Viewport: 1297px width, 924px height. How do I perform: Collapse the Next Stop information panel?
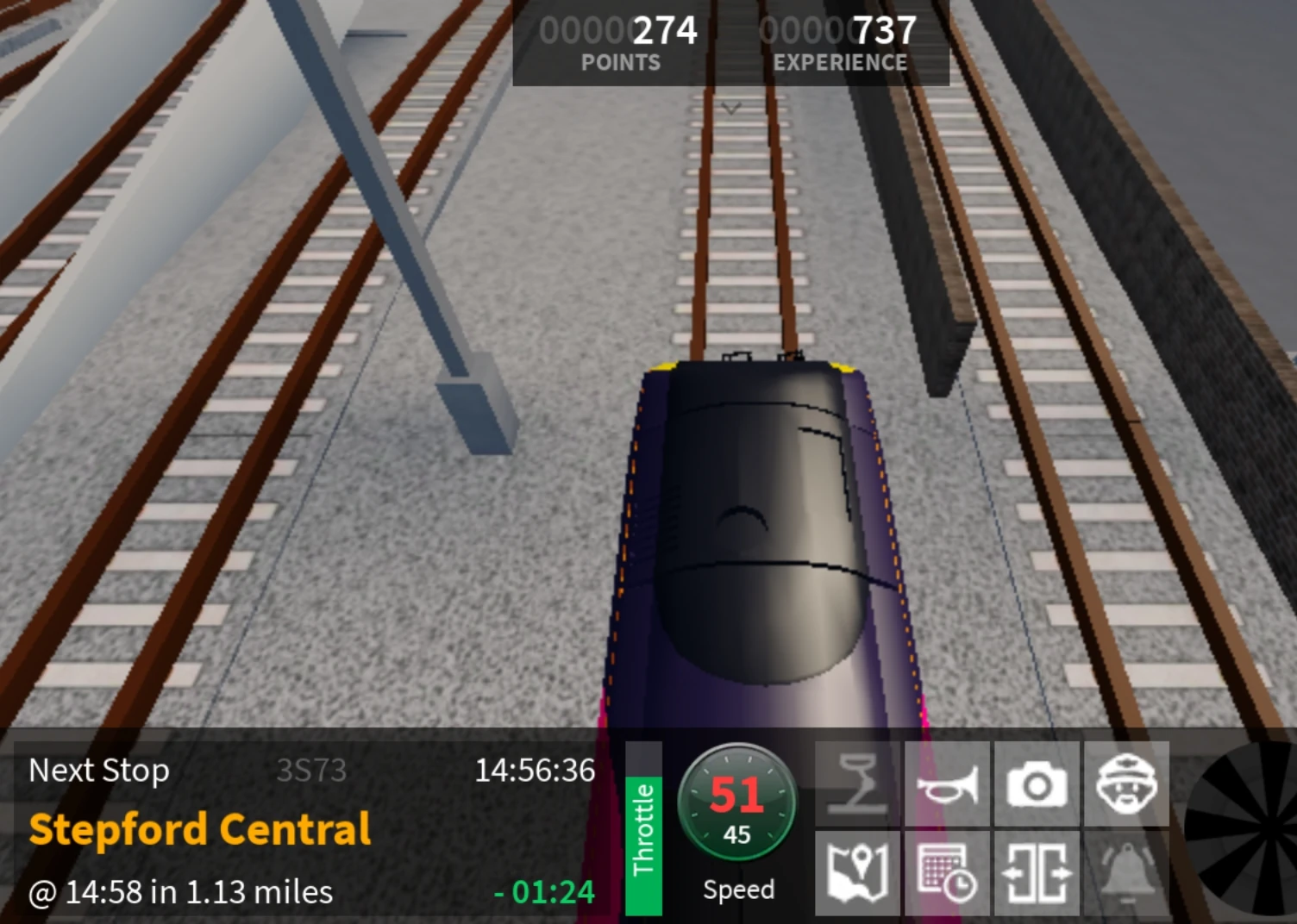click(99, 771)
